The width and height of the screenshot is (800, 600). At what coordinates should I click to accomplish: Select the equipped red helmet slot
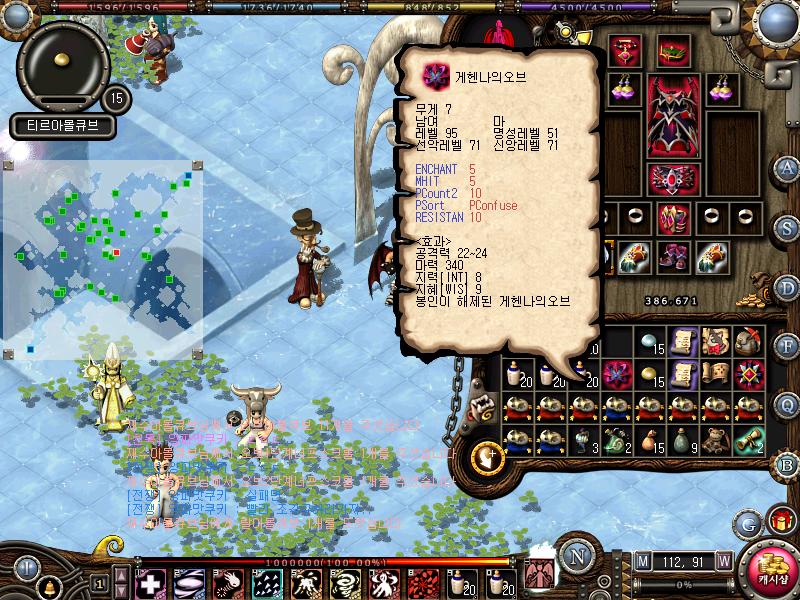coord(672,49)
